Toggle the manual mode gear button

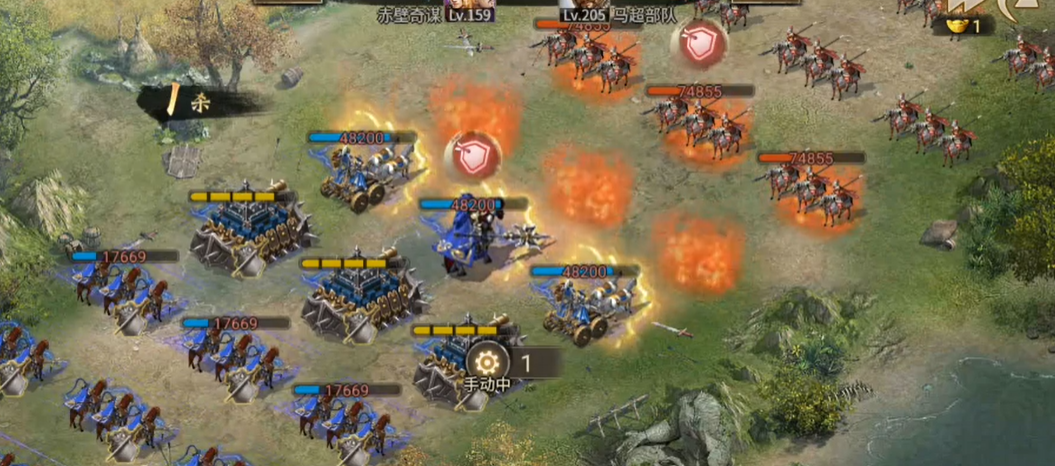487,362
